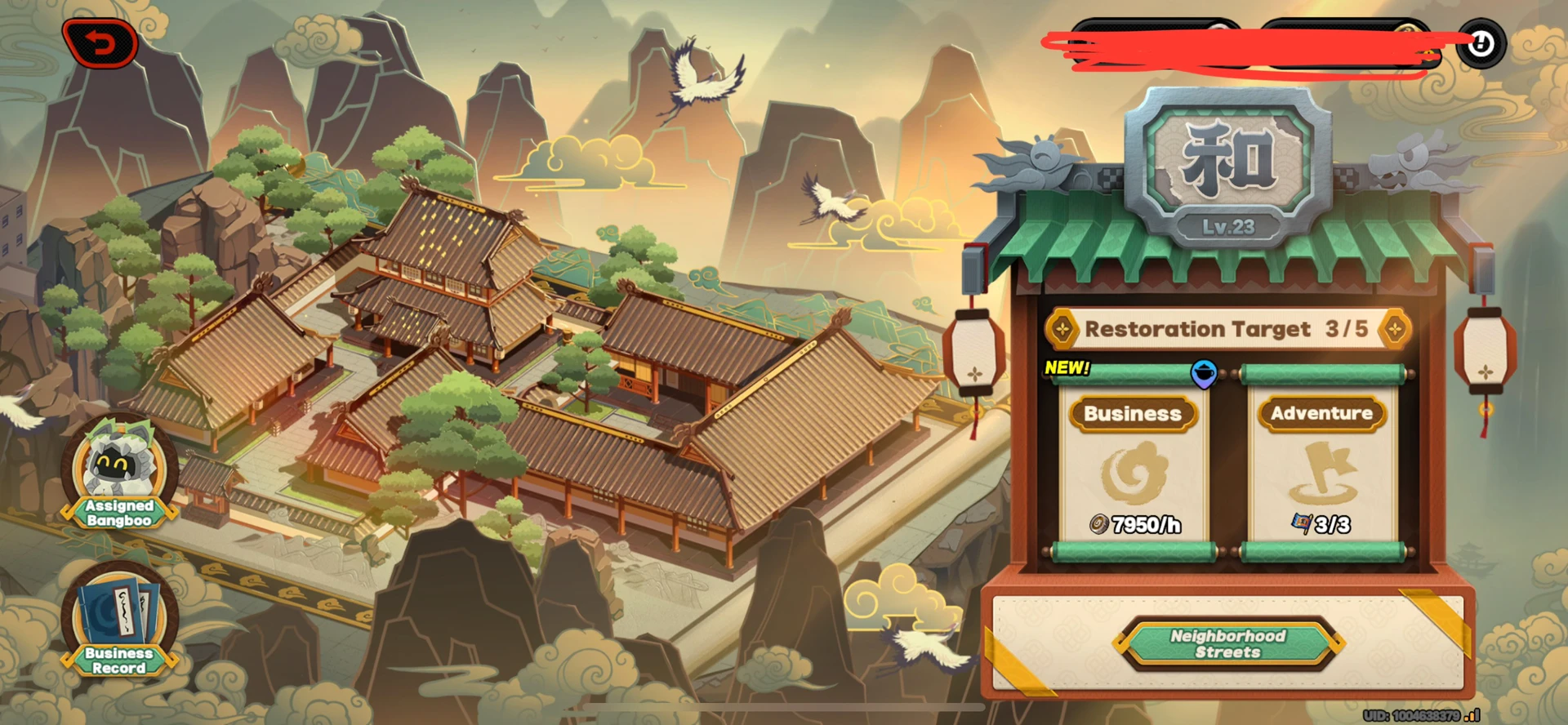The height and width of the screenshot is (725, 1568).
Task: Click the yellow NEW! badge
Action: (1066, 367)
